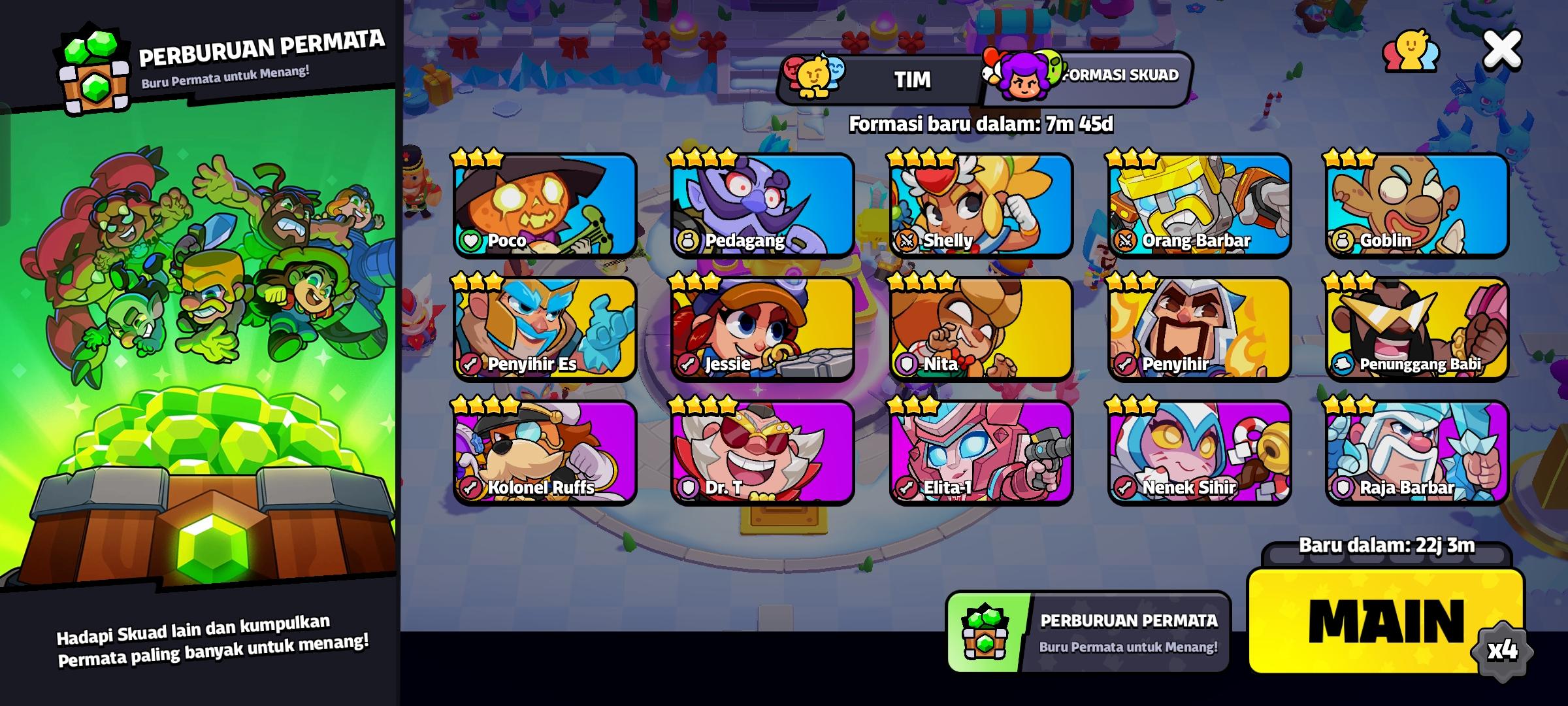Pick Penunggang Babi from the grid
1568x706 pixels.
click(x=1414, y=330)
